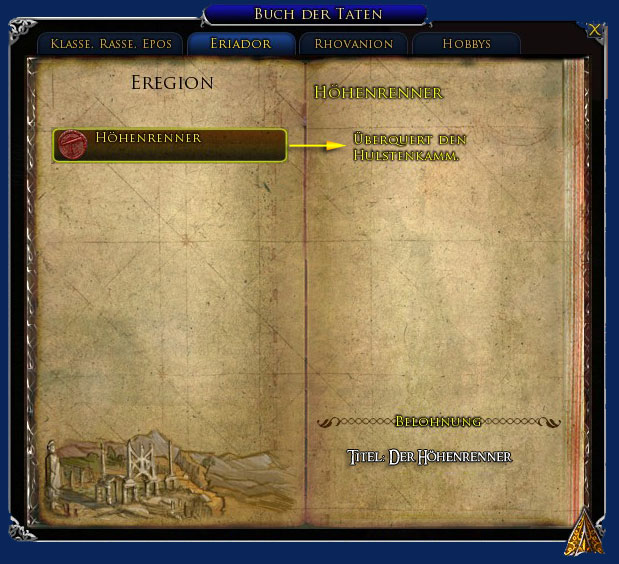
Task: Select the Rhovanion tab
Action: pos(353,44)
